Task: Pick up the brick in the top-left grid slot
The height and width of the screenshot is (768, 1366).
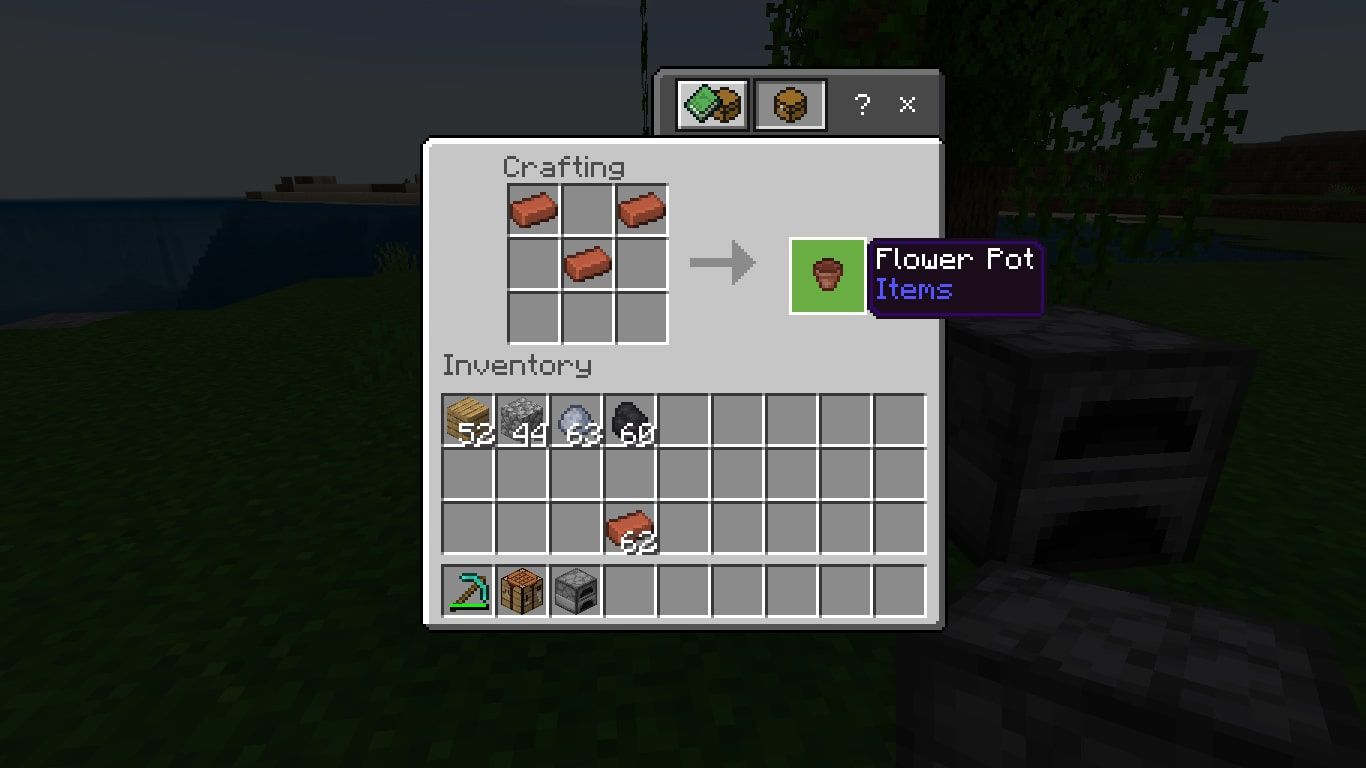Action: pyautogui.click(x=533, y=211)
